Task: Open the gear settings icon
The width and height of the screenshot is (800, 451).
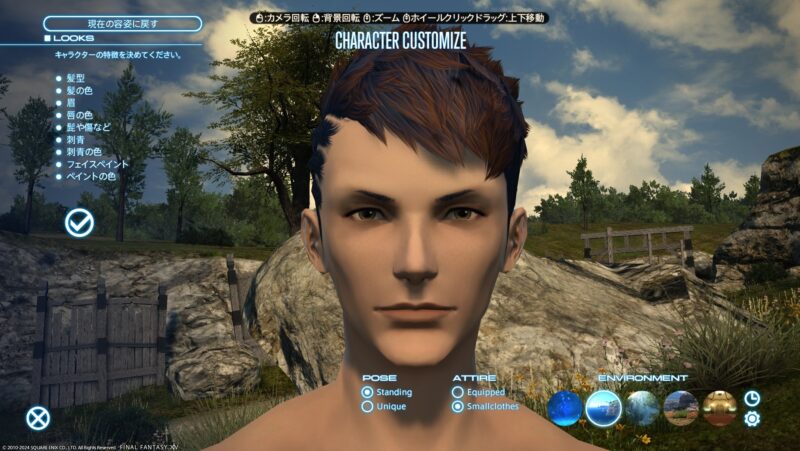Action: point(752,419)
